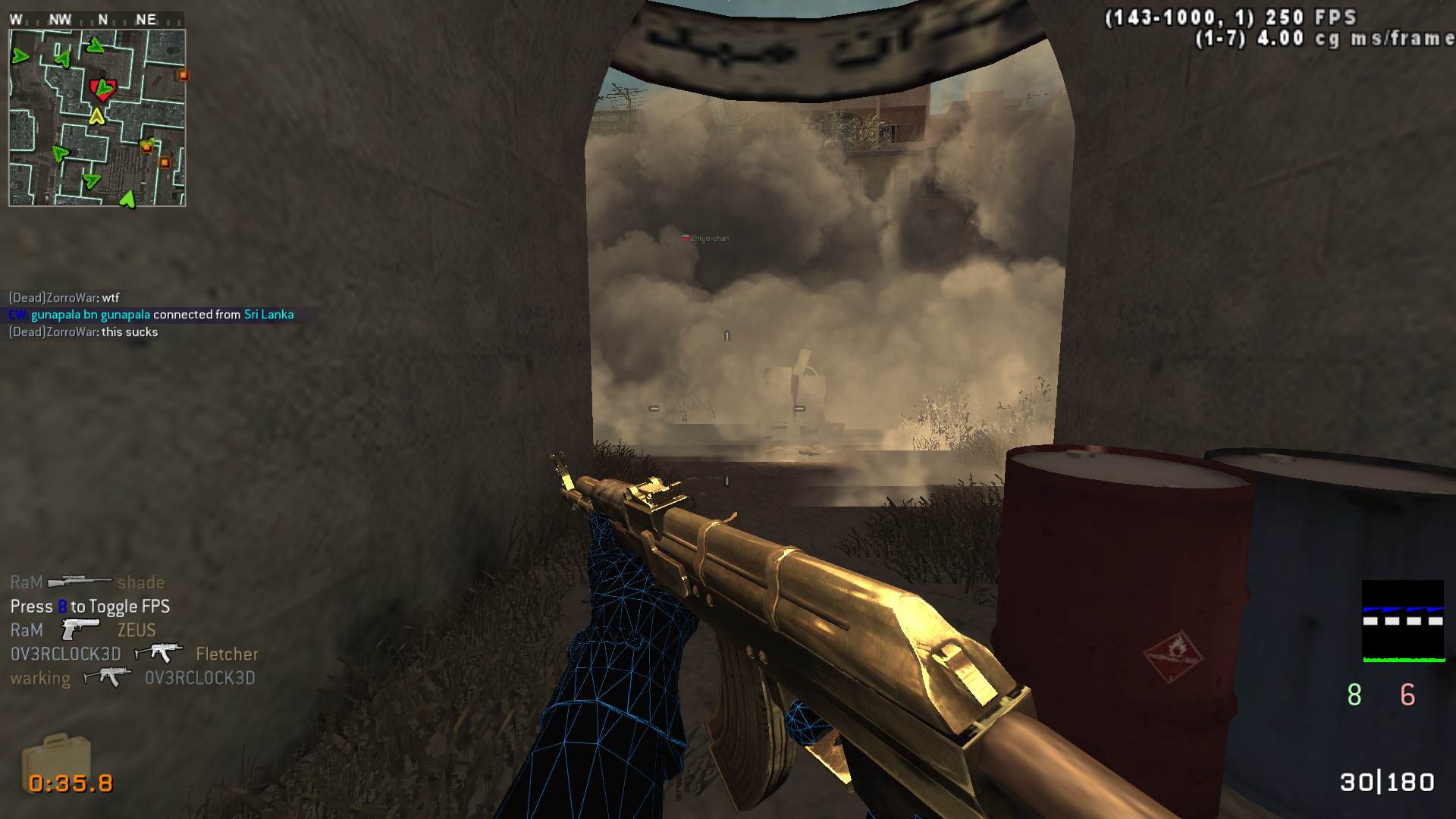Select the RaM killed ZEUS killfeed row
This screenshot has width=1456, height=819.
(83, 630)
